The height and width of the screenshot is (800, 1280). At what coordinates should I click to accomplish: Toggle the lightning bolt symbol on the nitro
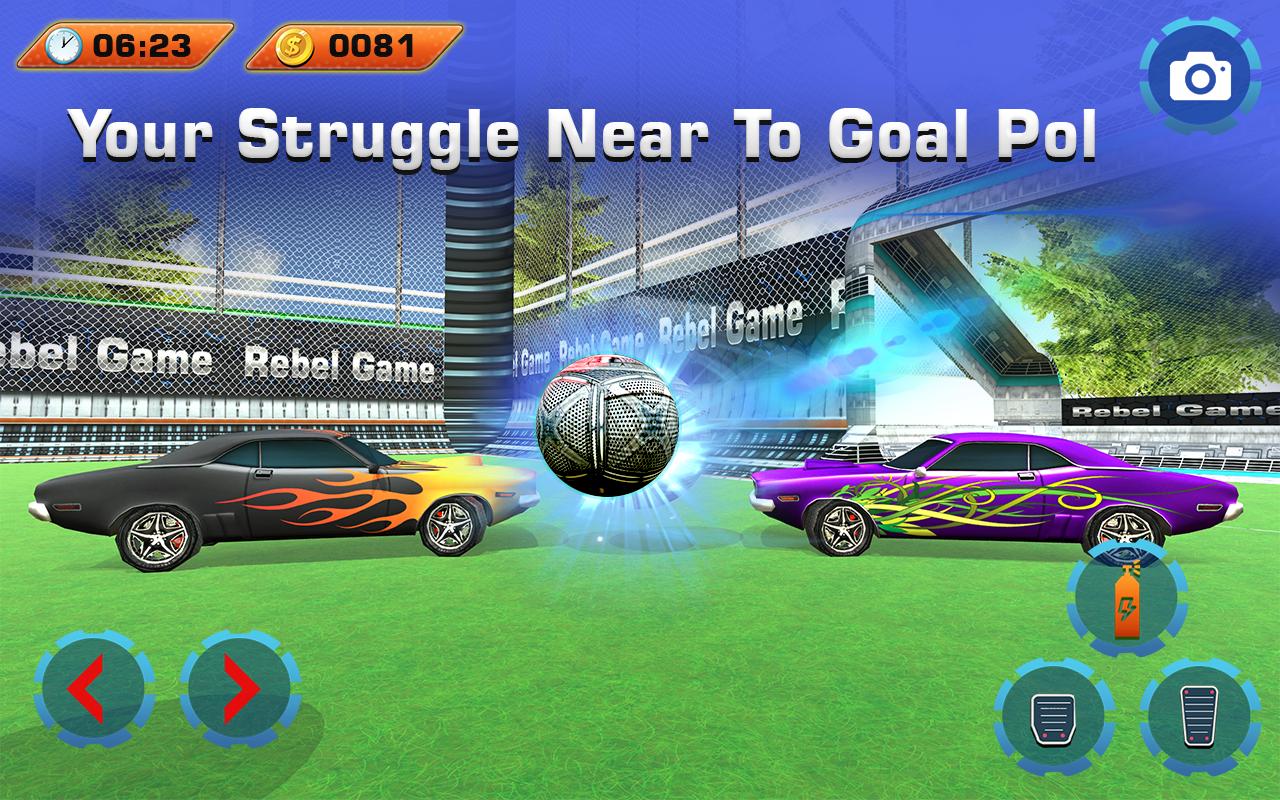[1127, 607]
